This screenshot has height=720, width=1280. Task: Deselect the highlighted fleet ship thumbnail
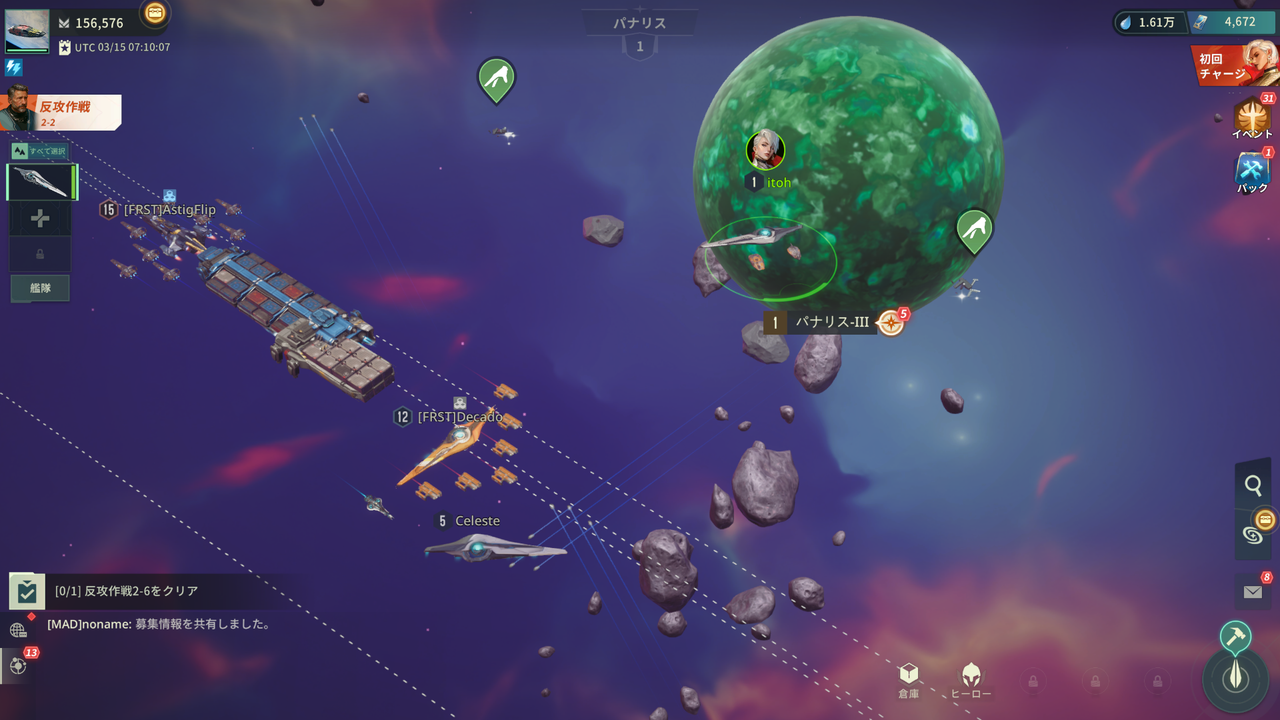point(40,181)
